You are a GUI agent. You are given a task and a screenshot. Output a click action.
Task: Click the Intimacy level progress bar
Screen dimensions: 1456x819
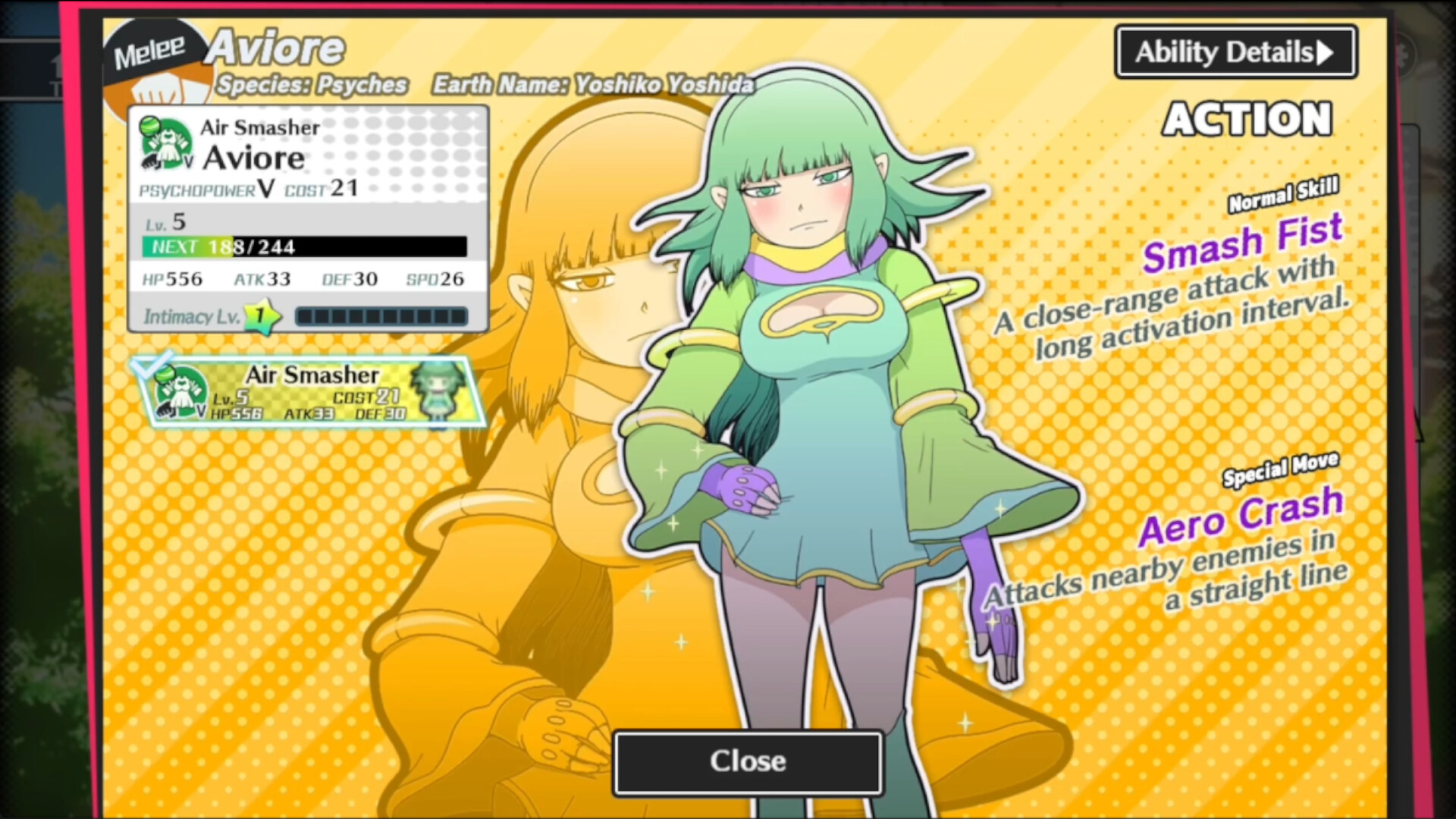pyautogui.click(x=381, y=316)
